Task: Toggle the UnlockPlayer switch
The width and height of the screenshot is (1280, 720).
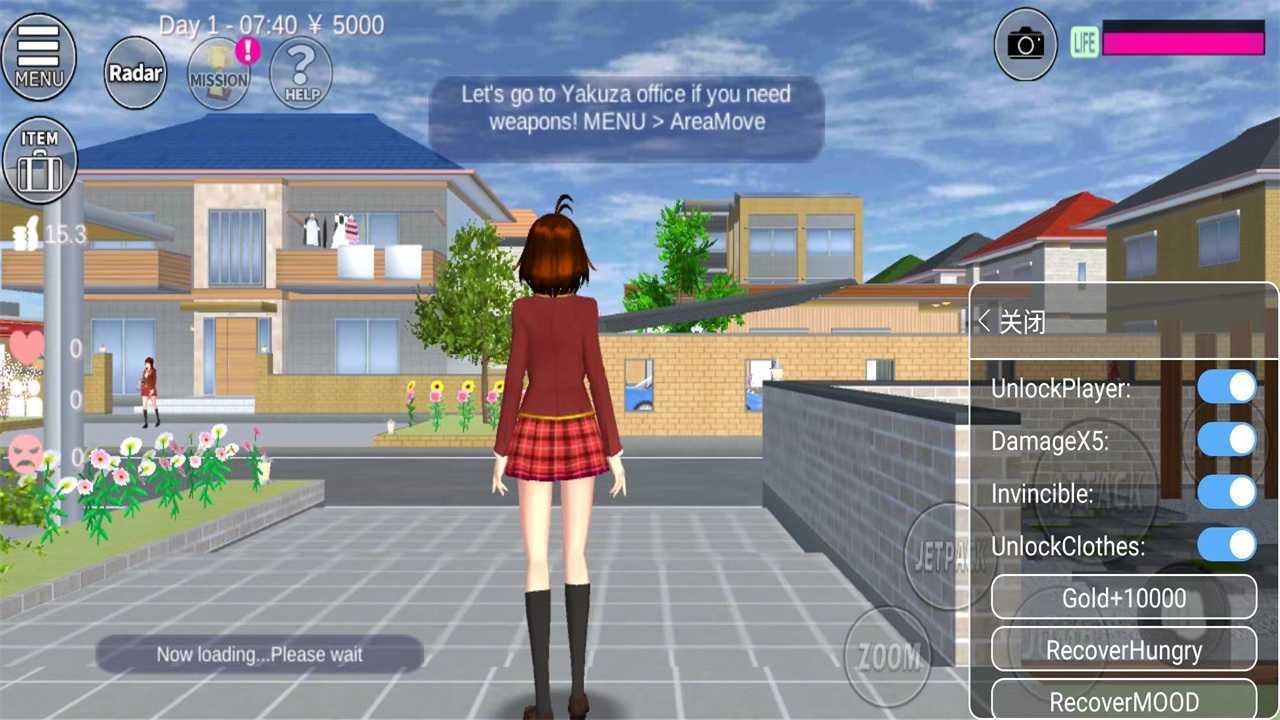Action: coord(1228,387)
